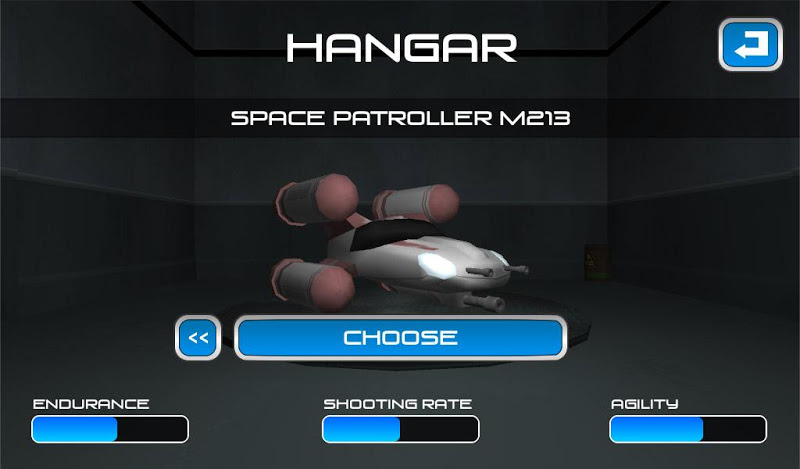
Task: Go to the previous ship
Action: 198,338
